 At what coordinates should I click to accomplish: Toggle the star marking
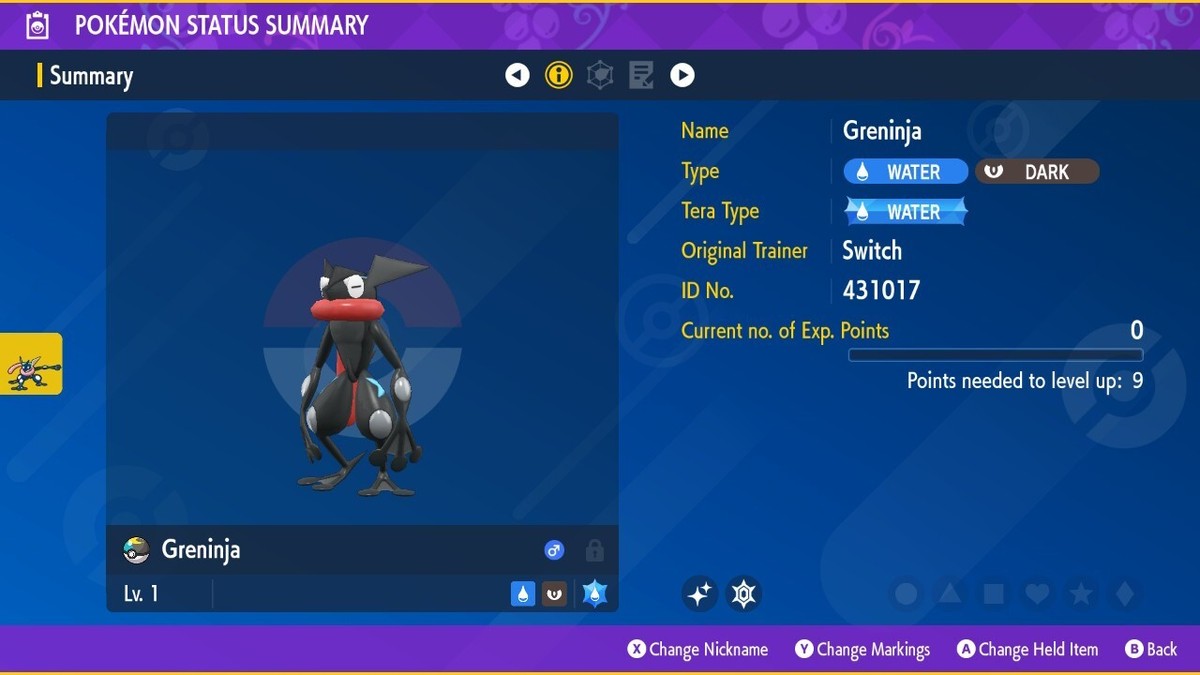tap(1081, 594)
